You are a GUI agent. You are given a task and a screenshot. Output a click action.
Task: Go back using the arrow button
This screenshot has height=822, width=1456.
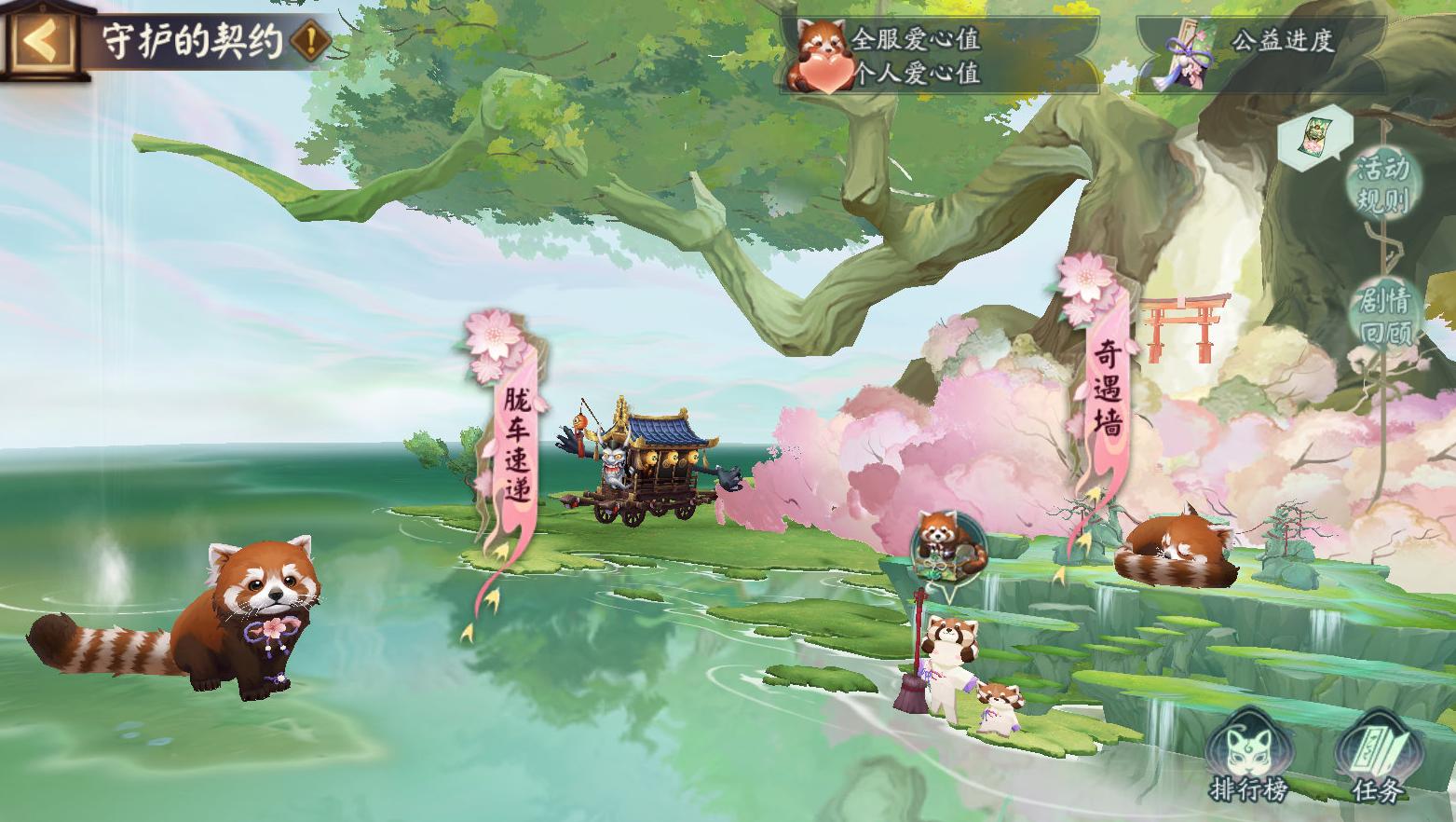coord(41,40)
